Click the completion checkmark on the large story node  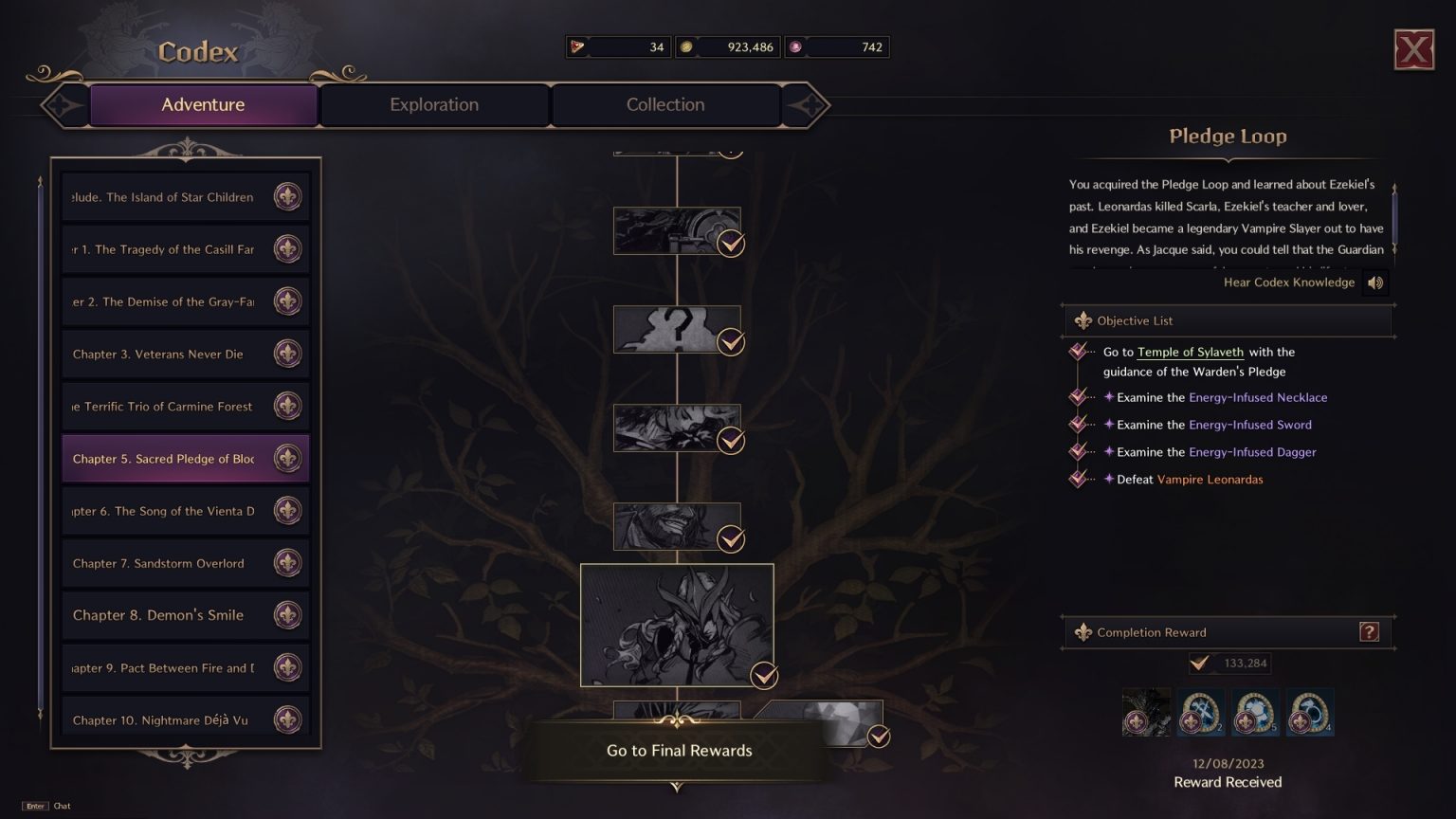[763, 676]
